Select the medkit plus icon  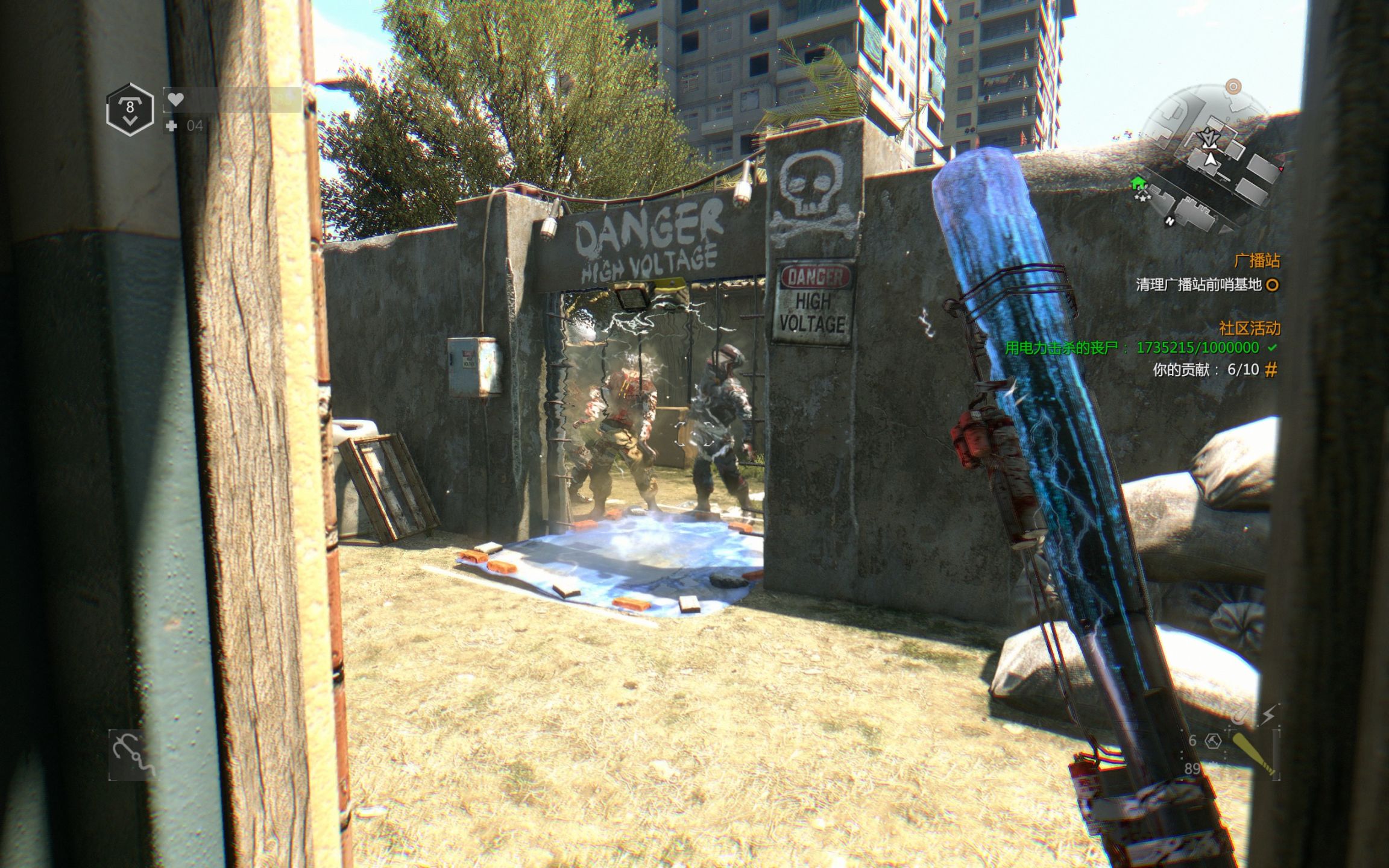pyautogui.click(x=172, y=125)
